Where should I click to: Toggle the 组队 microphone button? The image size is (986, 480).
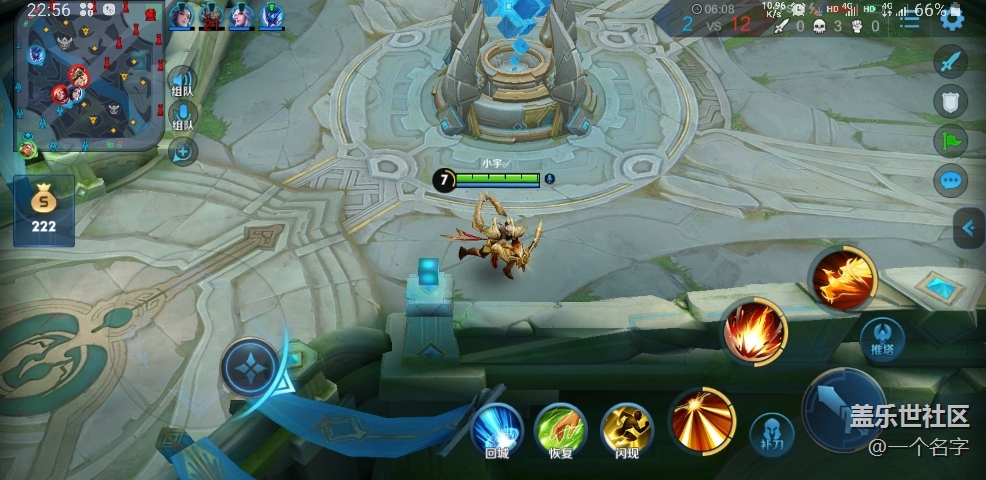pos(181,117)
